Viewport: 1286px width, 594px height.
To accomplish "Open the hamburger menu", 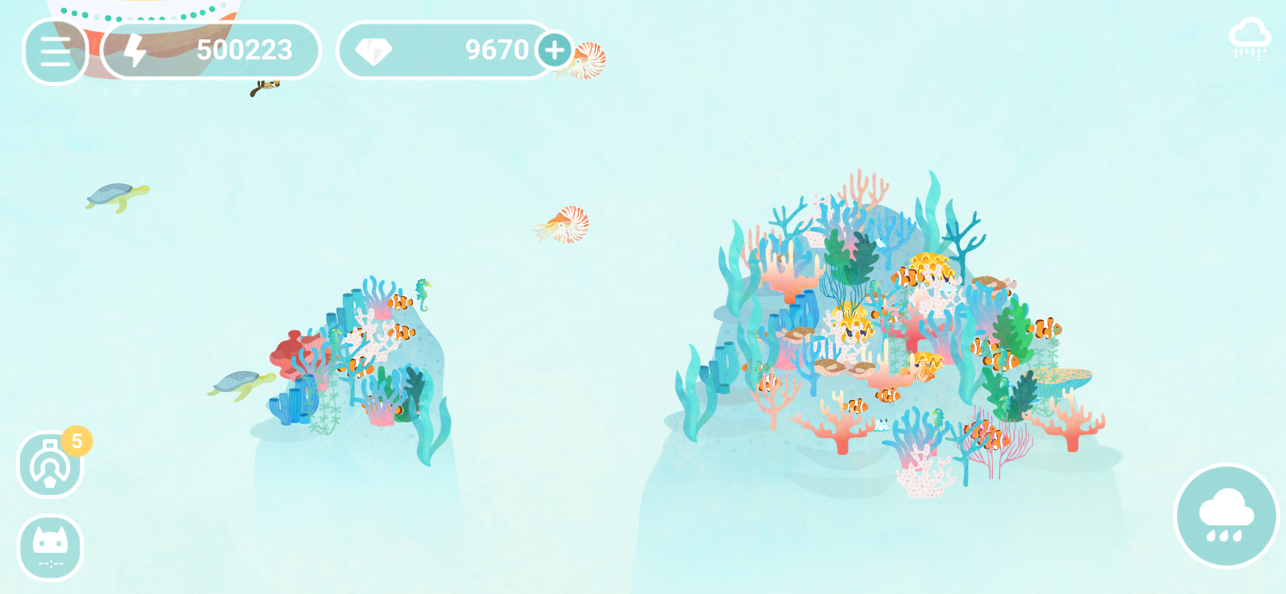I will [x=55, y=51].
